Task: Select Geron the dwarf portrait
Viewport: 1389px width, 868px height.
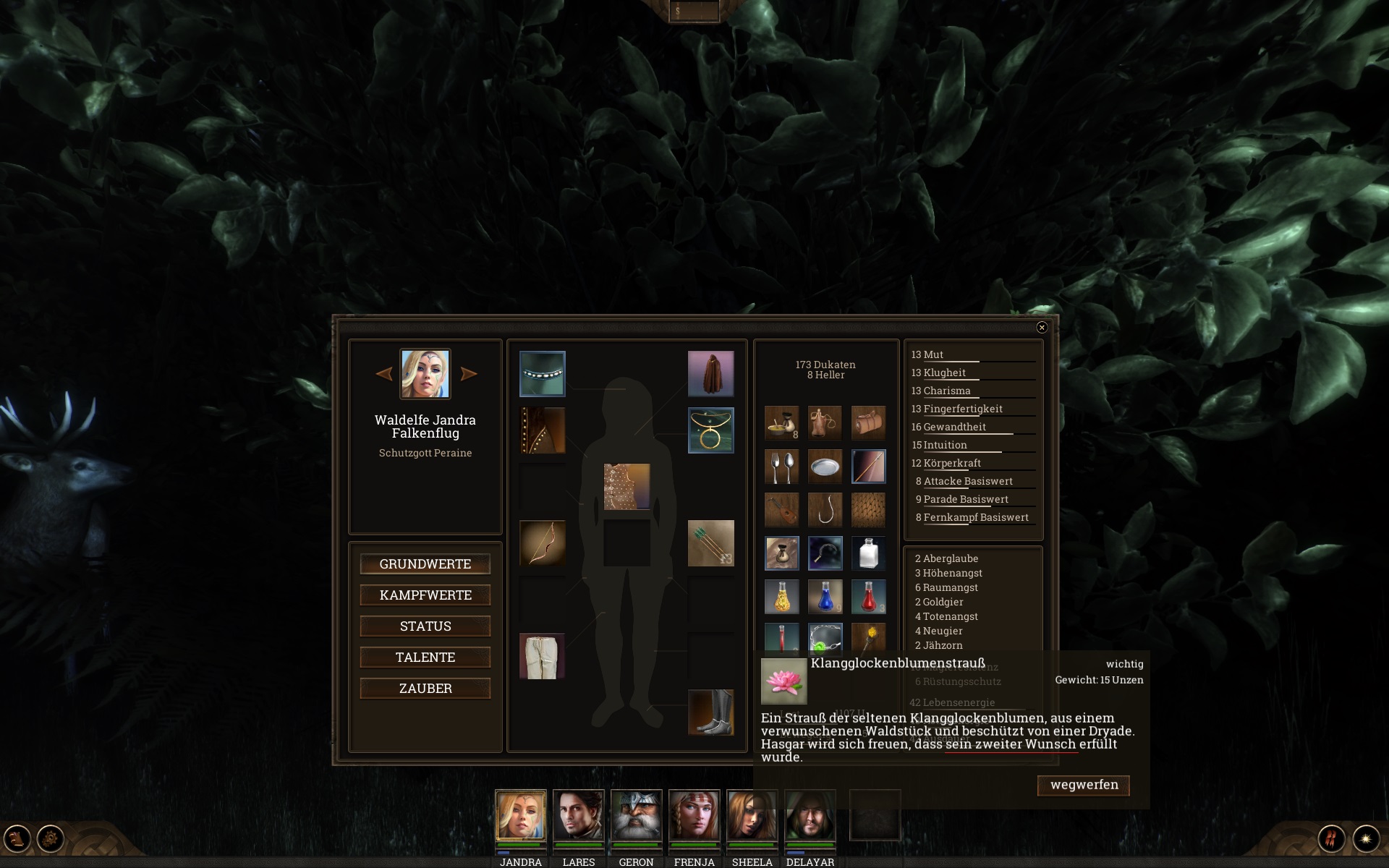Action: pos(636,815)
